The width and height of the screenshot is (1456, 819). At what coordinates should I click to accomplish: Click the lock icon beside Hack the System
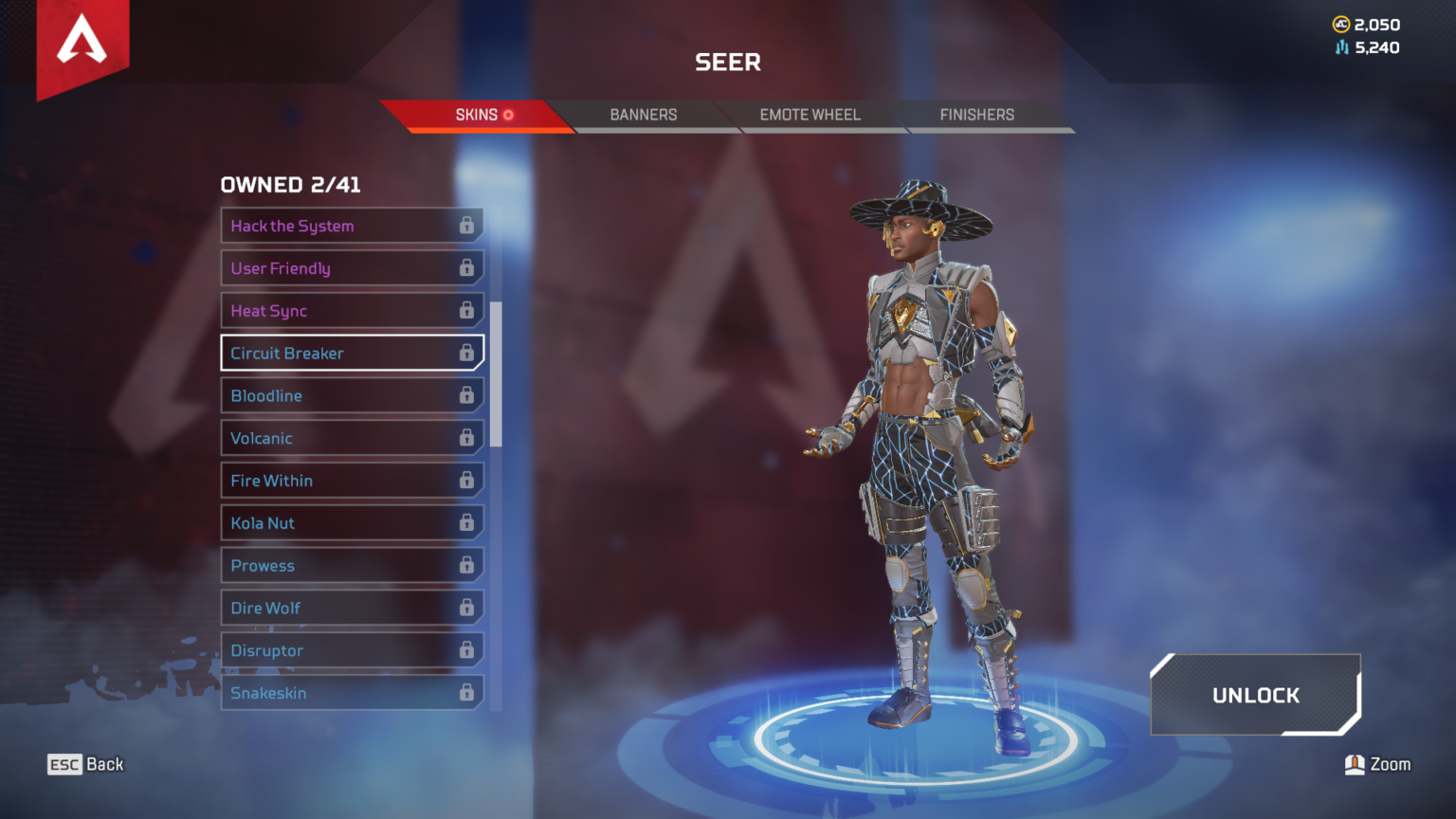pos(467,226)
